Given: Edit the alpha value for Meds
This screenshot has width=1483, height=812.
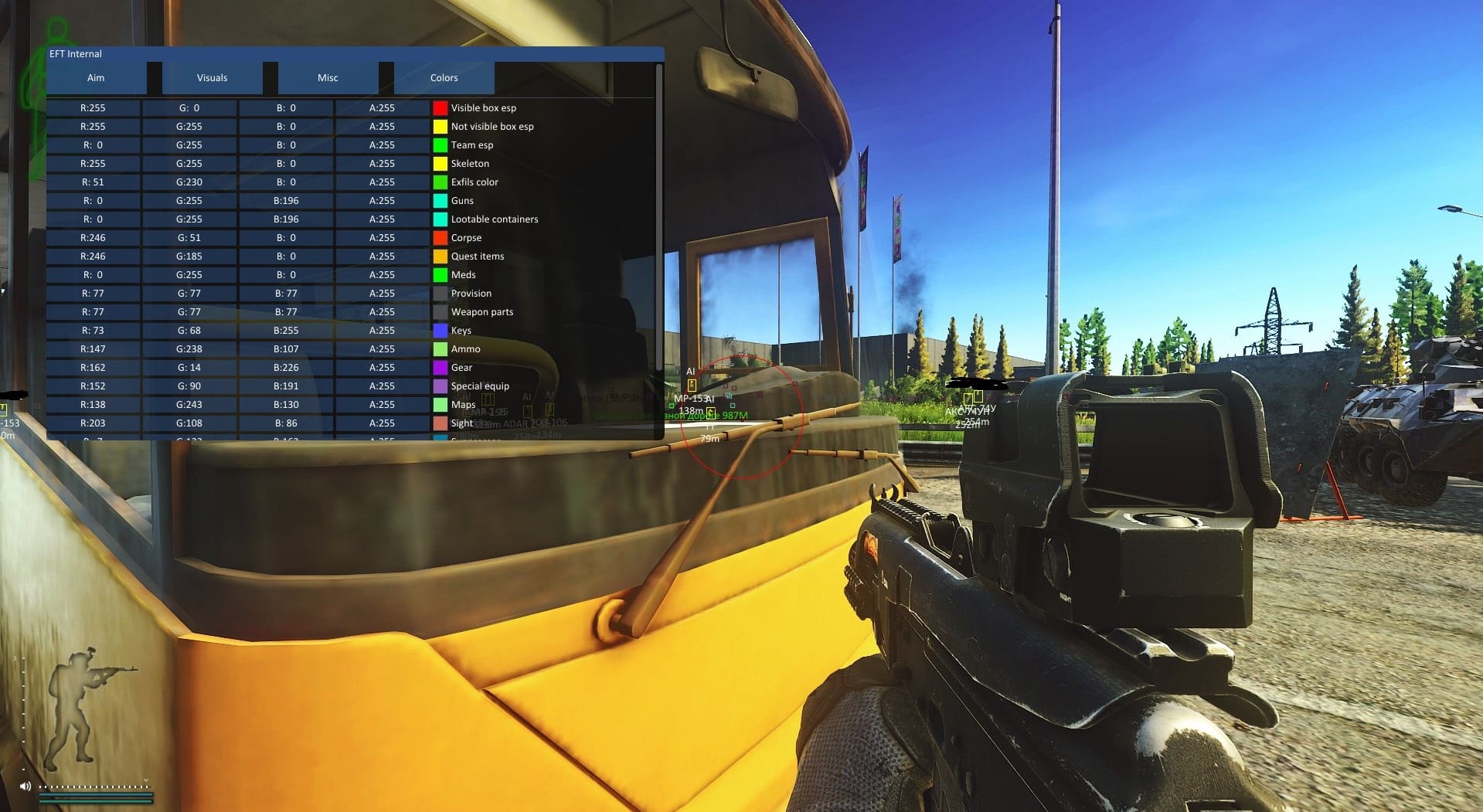Looking at the screenshot, I should coord(382,275).
